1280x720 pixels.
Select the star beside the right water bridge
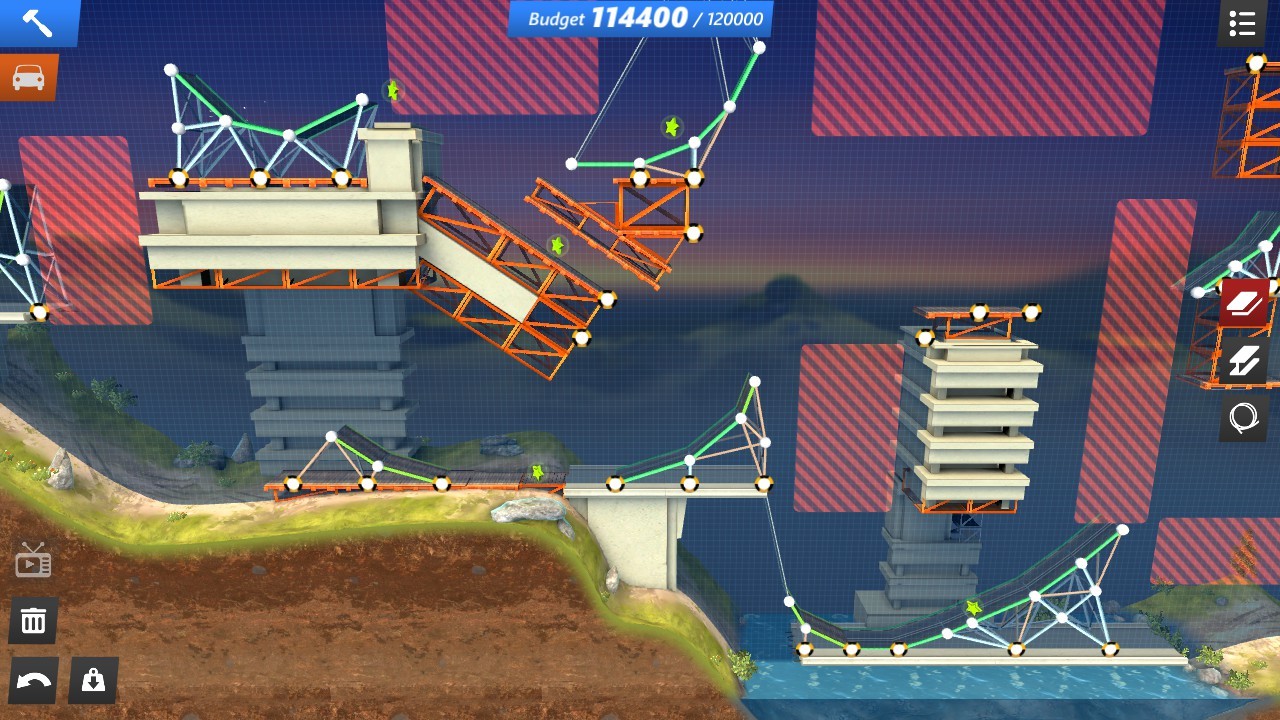pos(973,605)
